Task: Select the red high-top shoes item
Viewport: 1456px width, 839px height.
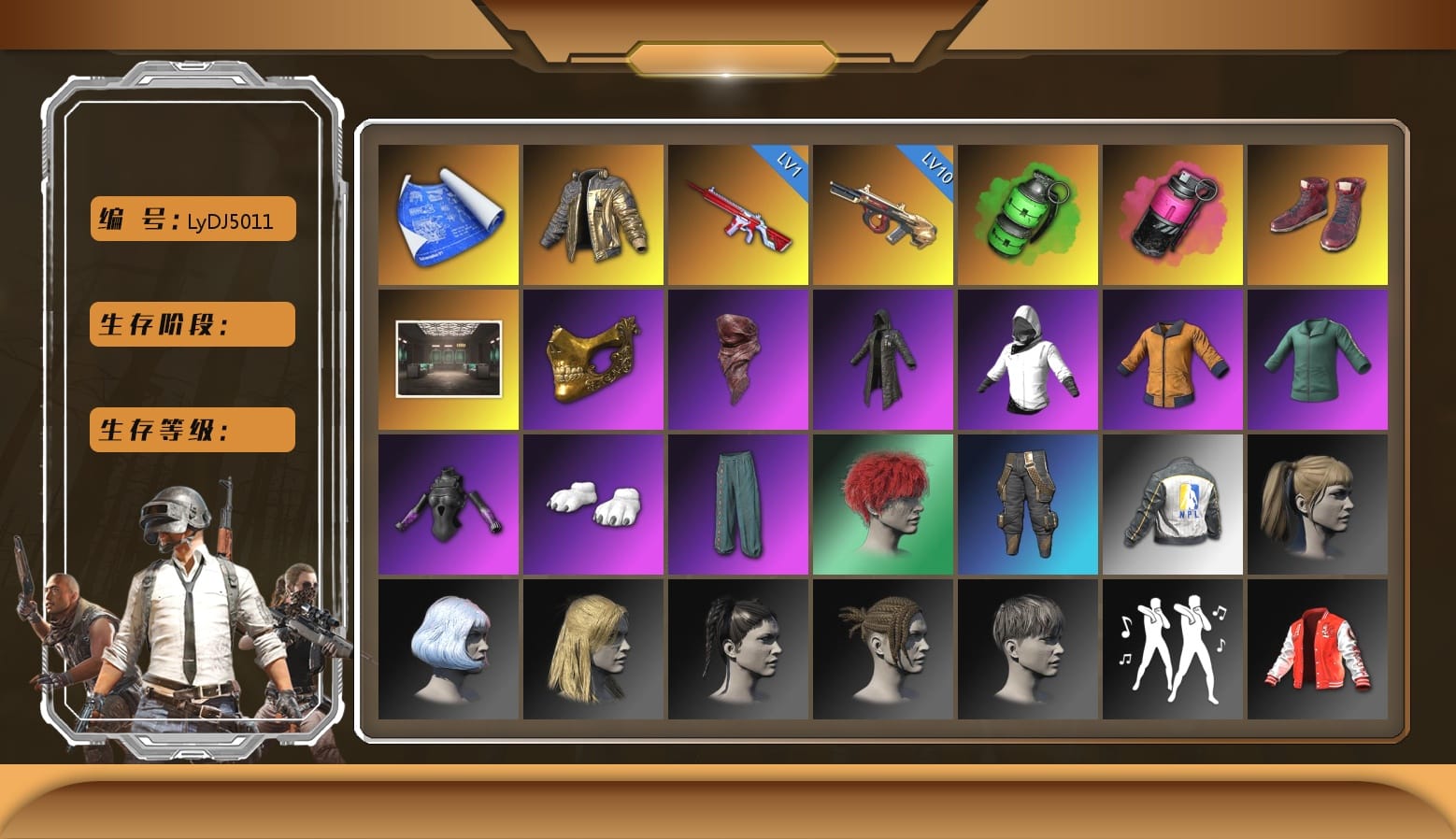Action: tap(1318, 213)
